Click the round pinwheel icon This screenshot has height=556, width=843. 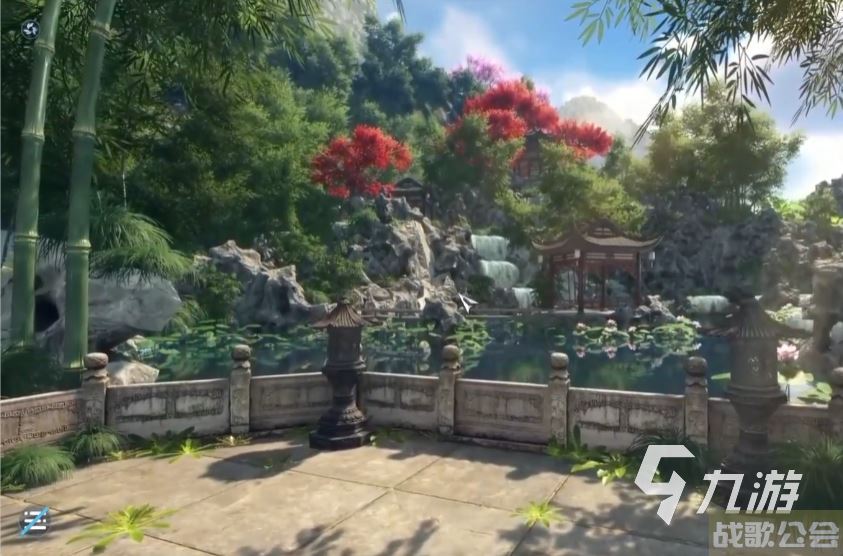point(30,29)
